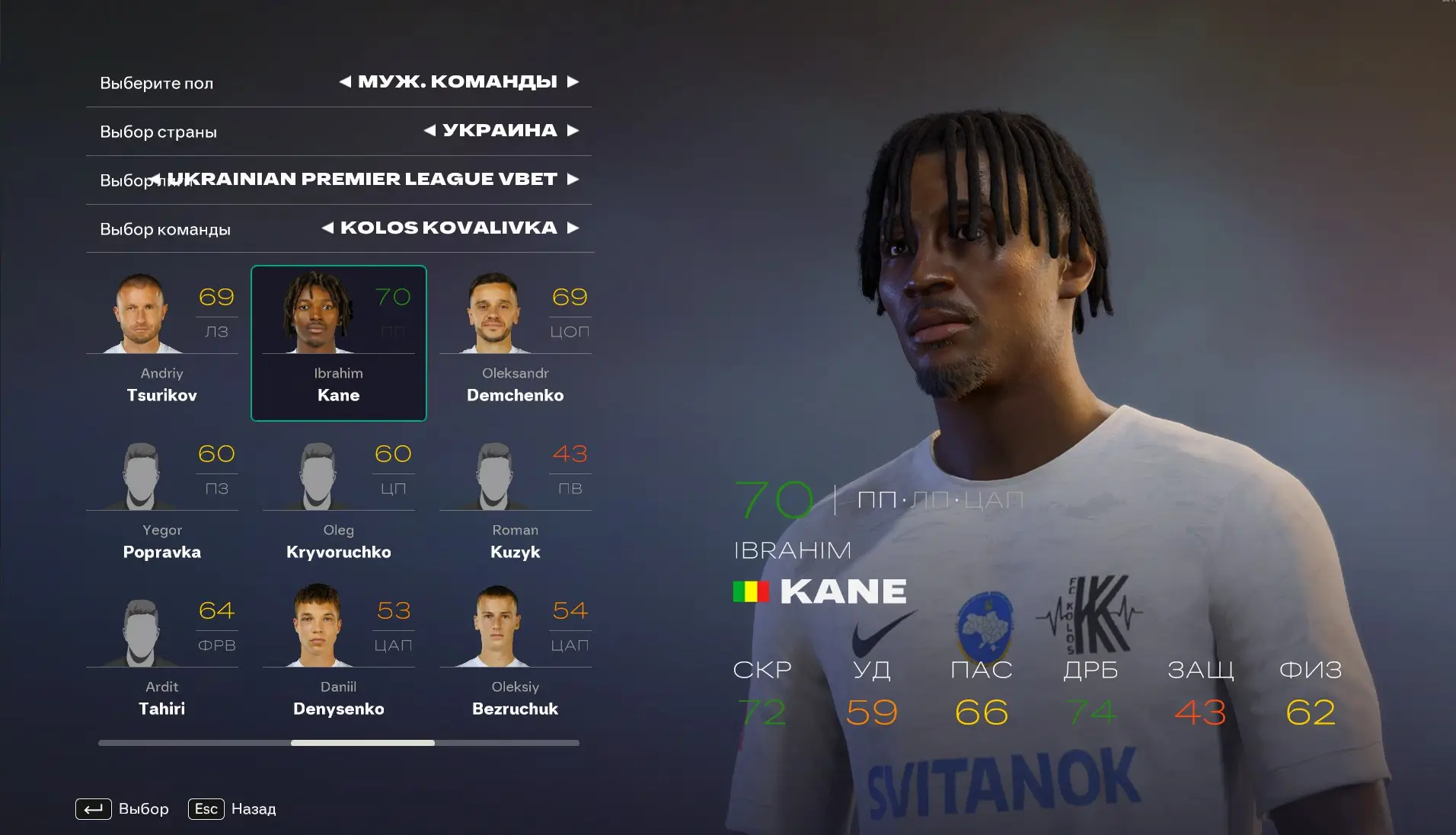
Task: Pick the Roman Kuzyk player card
Action: (516, 499)
